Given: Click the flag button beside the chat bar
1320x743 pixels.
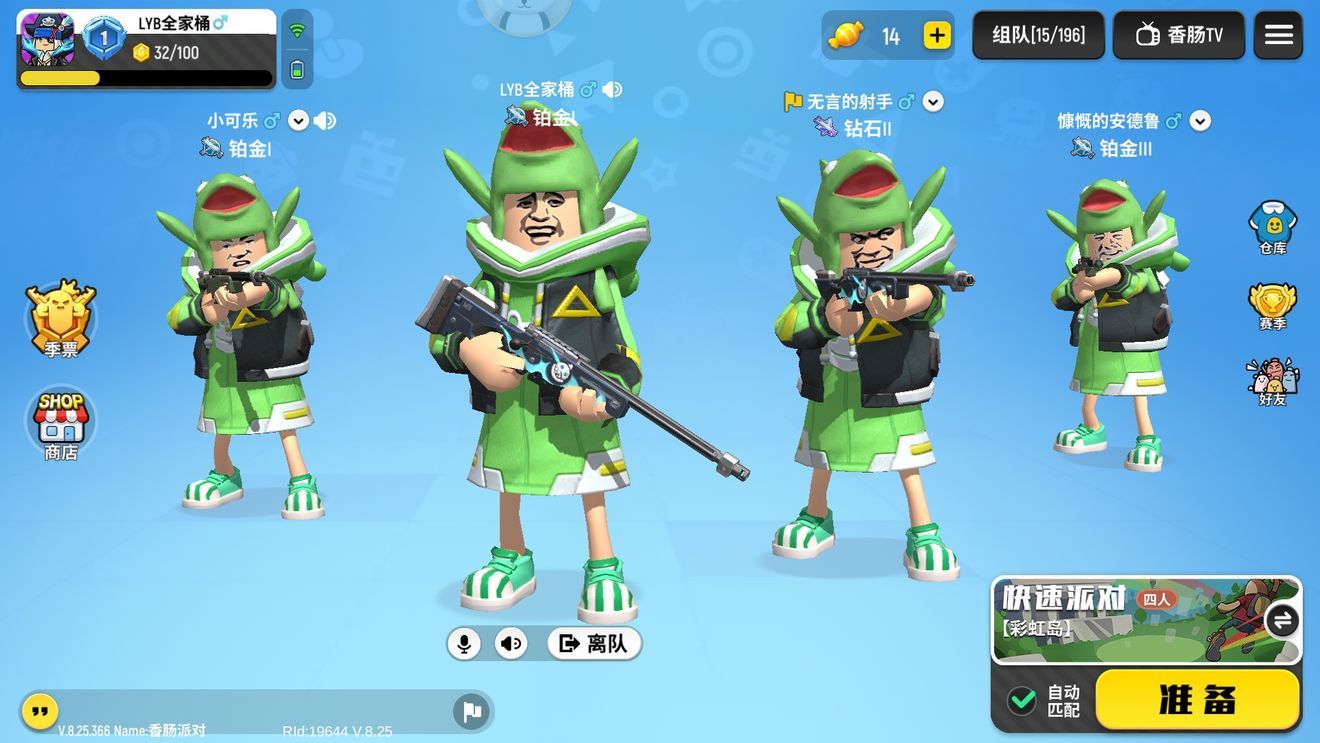Looking at the screenshot, I should point(472,711).
